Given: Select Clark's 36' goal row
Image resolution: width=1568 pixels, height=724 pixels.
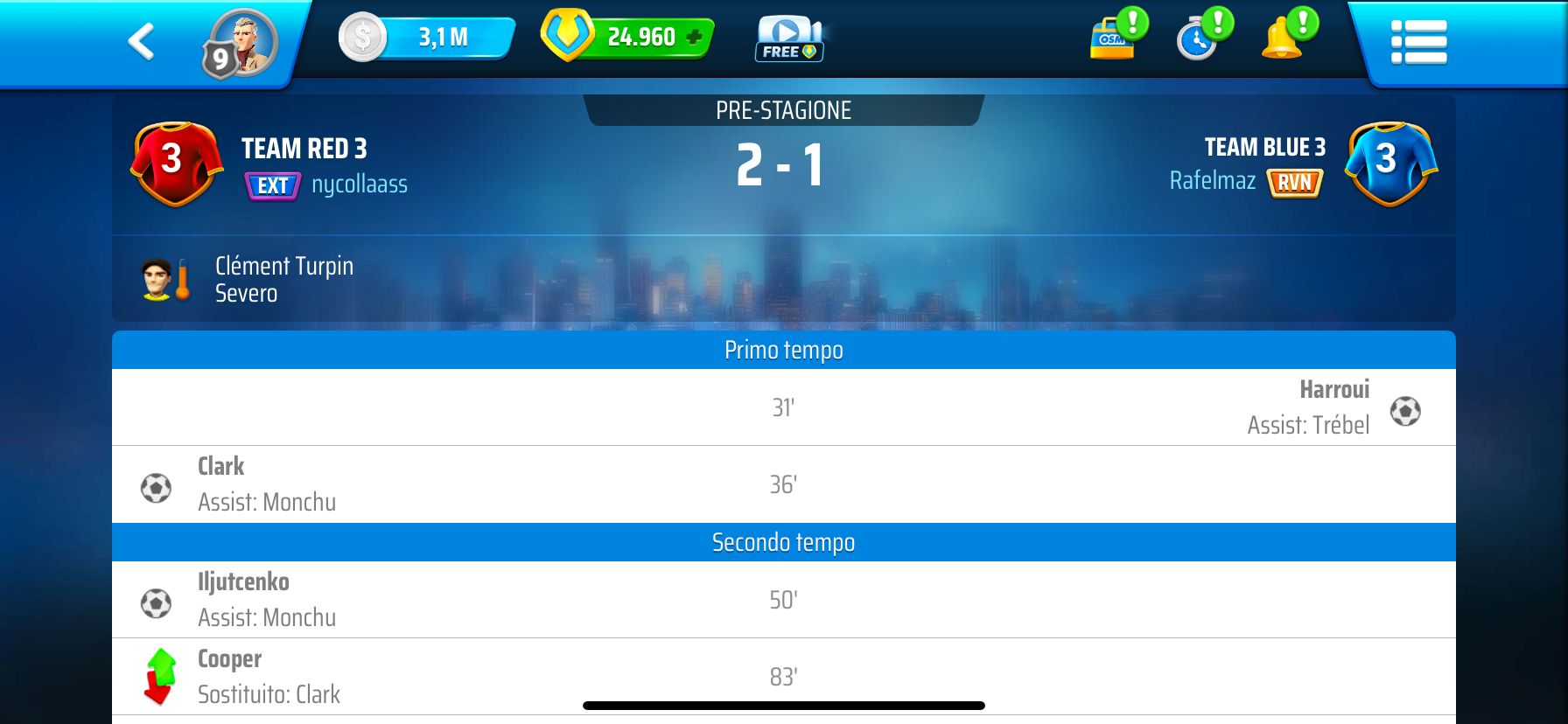Looking at the screenshot, I should (783, 484).
